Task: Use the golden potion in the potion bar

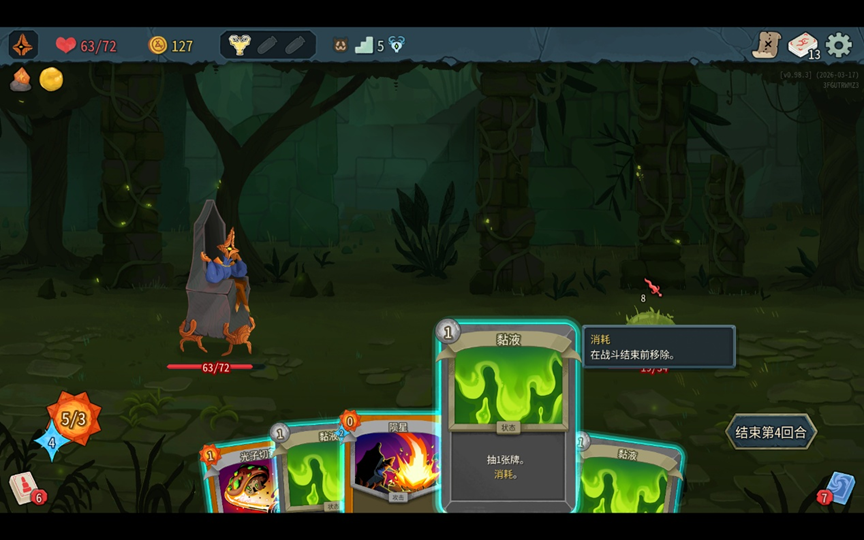Action: [x=239, y=45]
